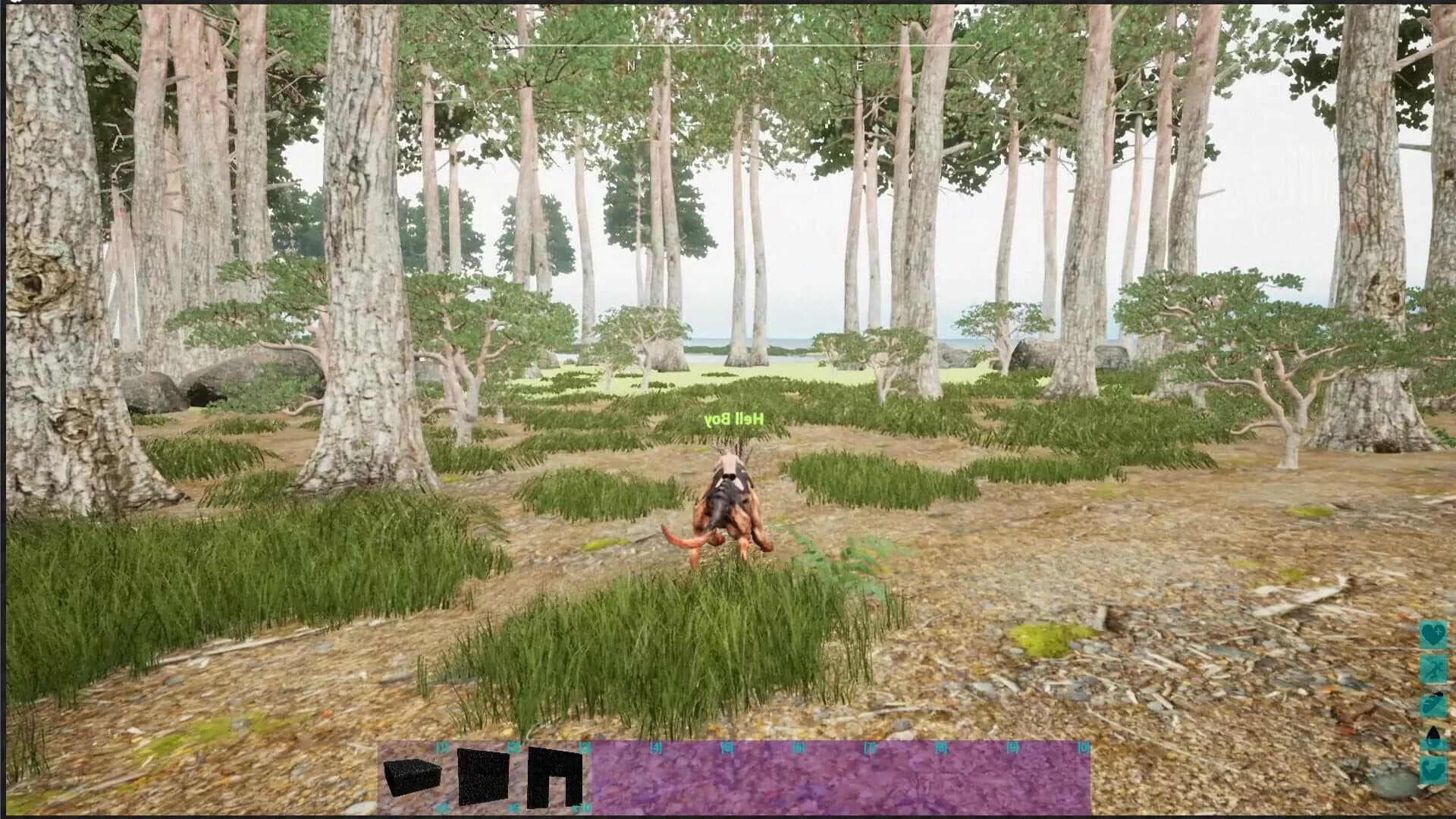Viewport: 1456px width, 819px height.
Task: Click the N marker on the compass
Action: pyautogui.click(x=630, y=66)
